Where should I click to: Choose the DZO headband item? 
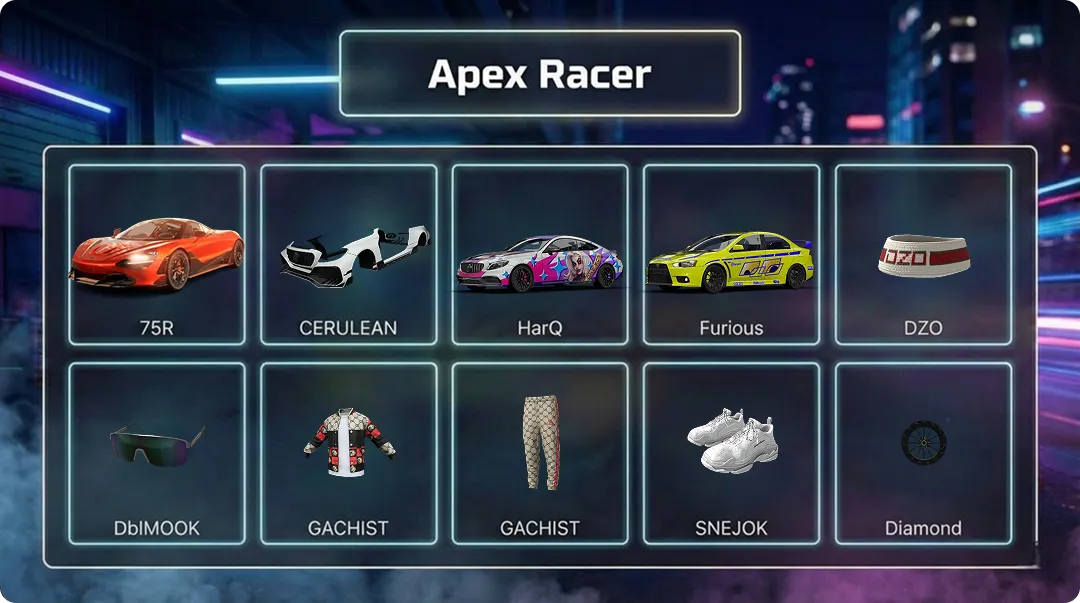923,255
